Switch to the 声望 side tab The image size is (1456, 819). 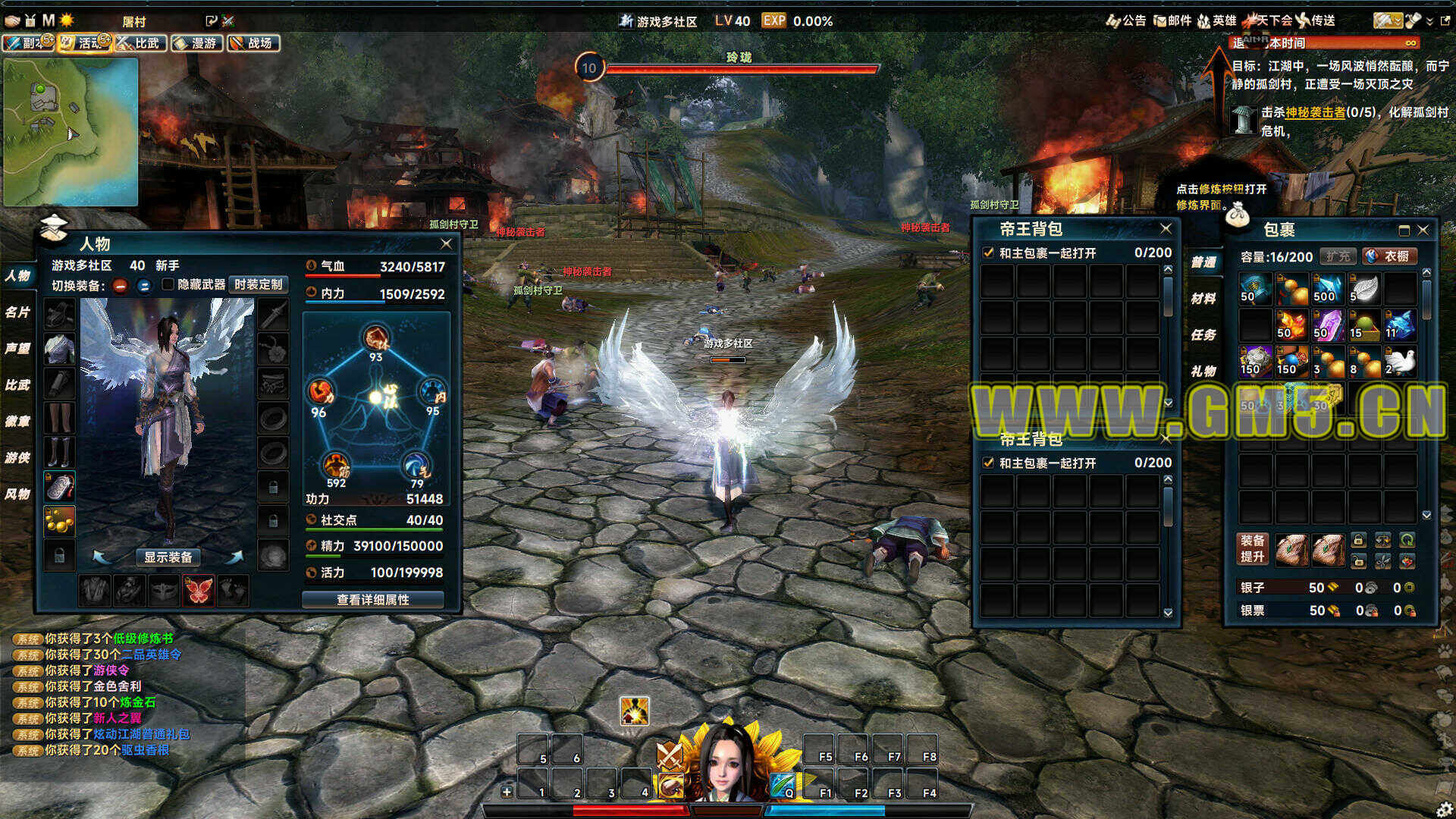[17, 348]
